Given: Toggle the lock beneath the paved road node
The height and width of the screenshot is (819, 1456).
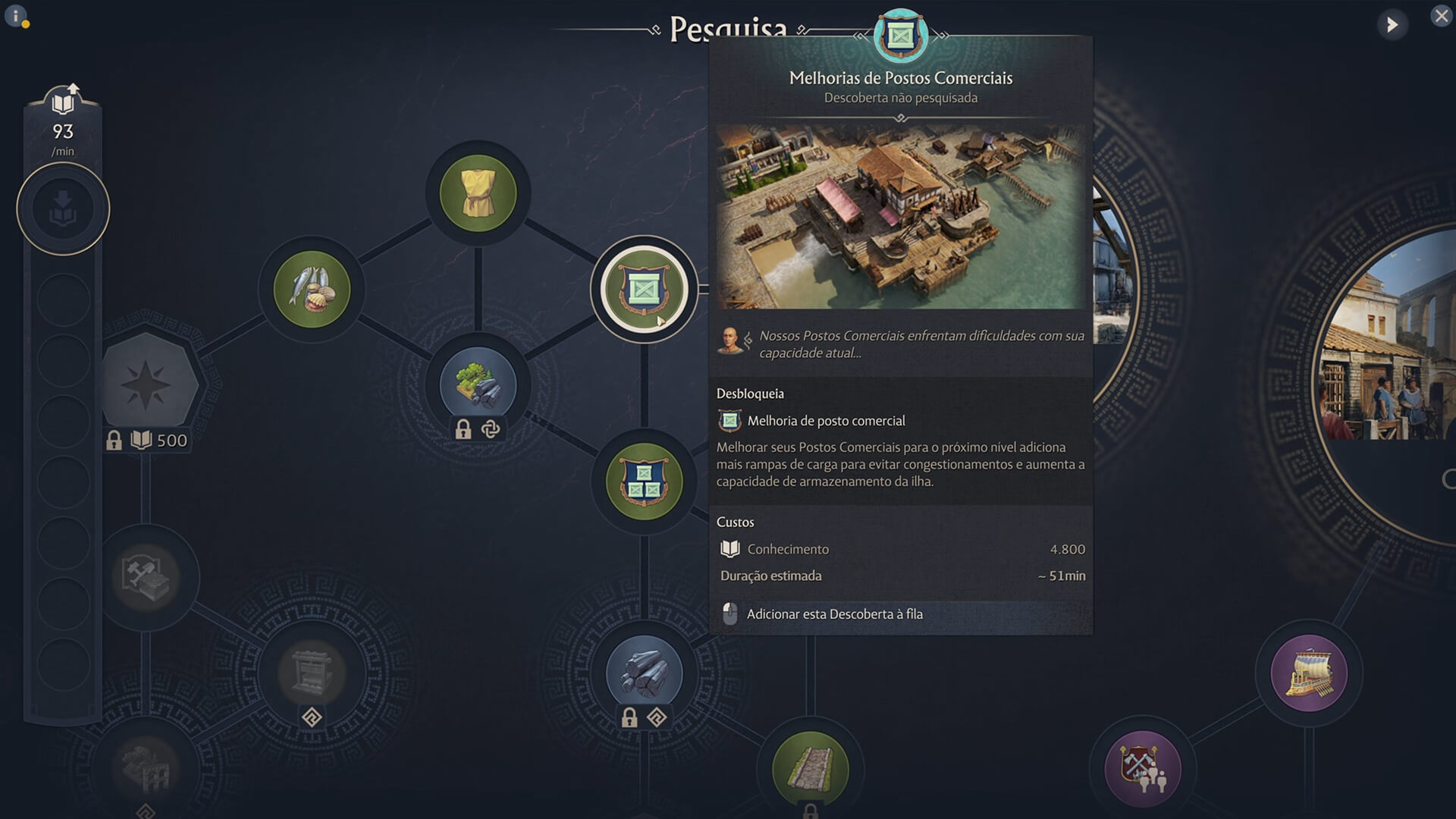Looking at the screenshot, I should [809, 811].
